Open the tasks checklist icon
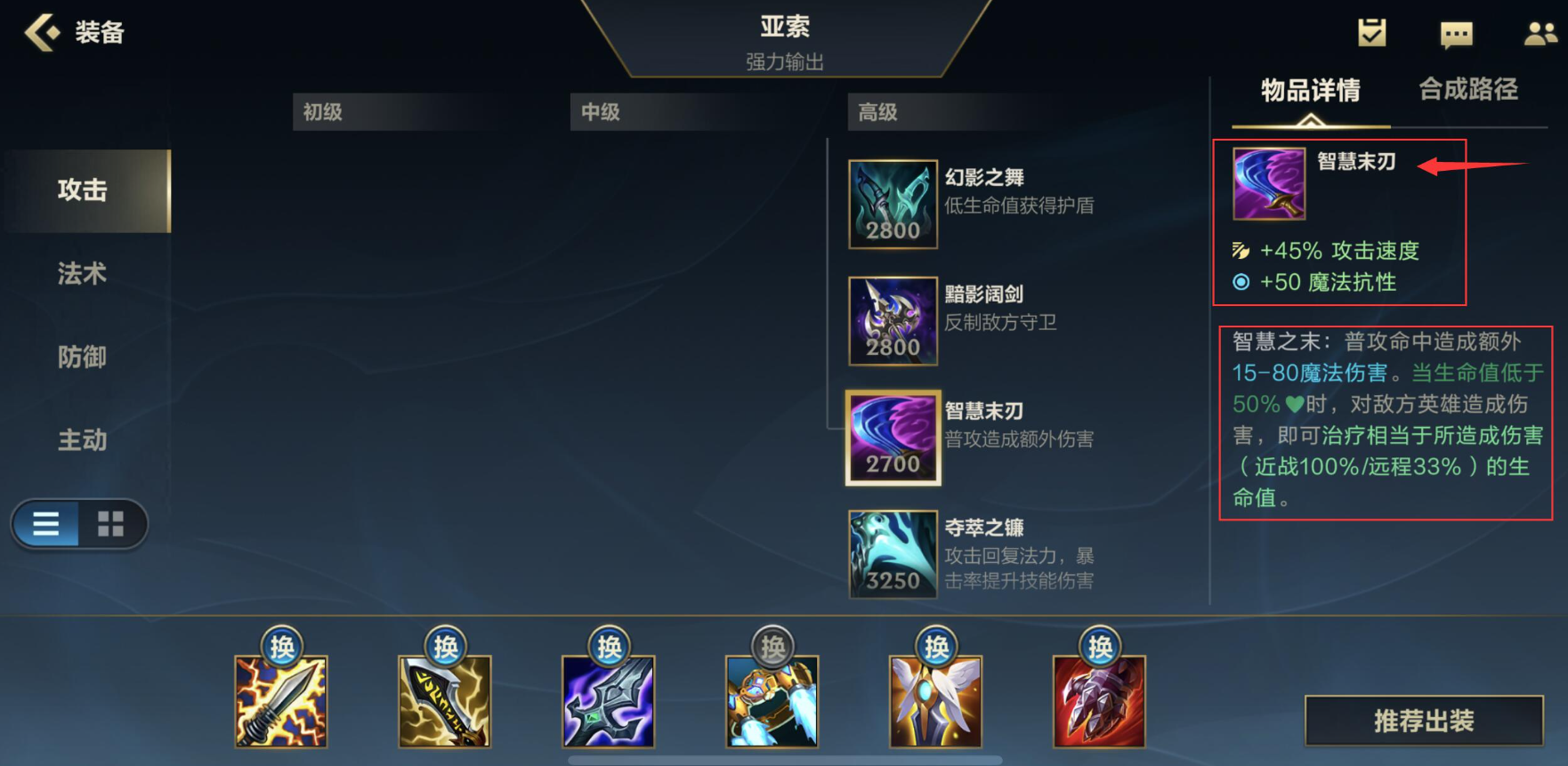The image size is (1568, 766). 1371,30
